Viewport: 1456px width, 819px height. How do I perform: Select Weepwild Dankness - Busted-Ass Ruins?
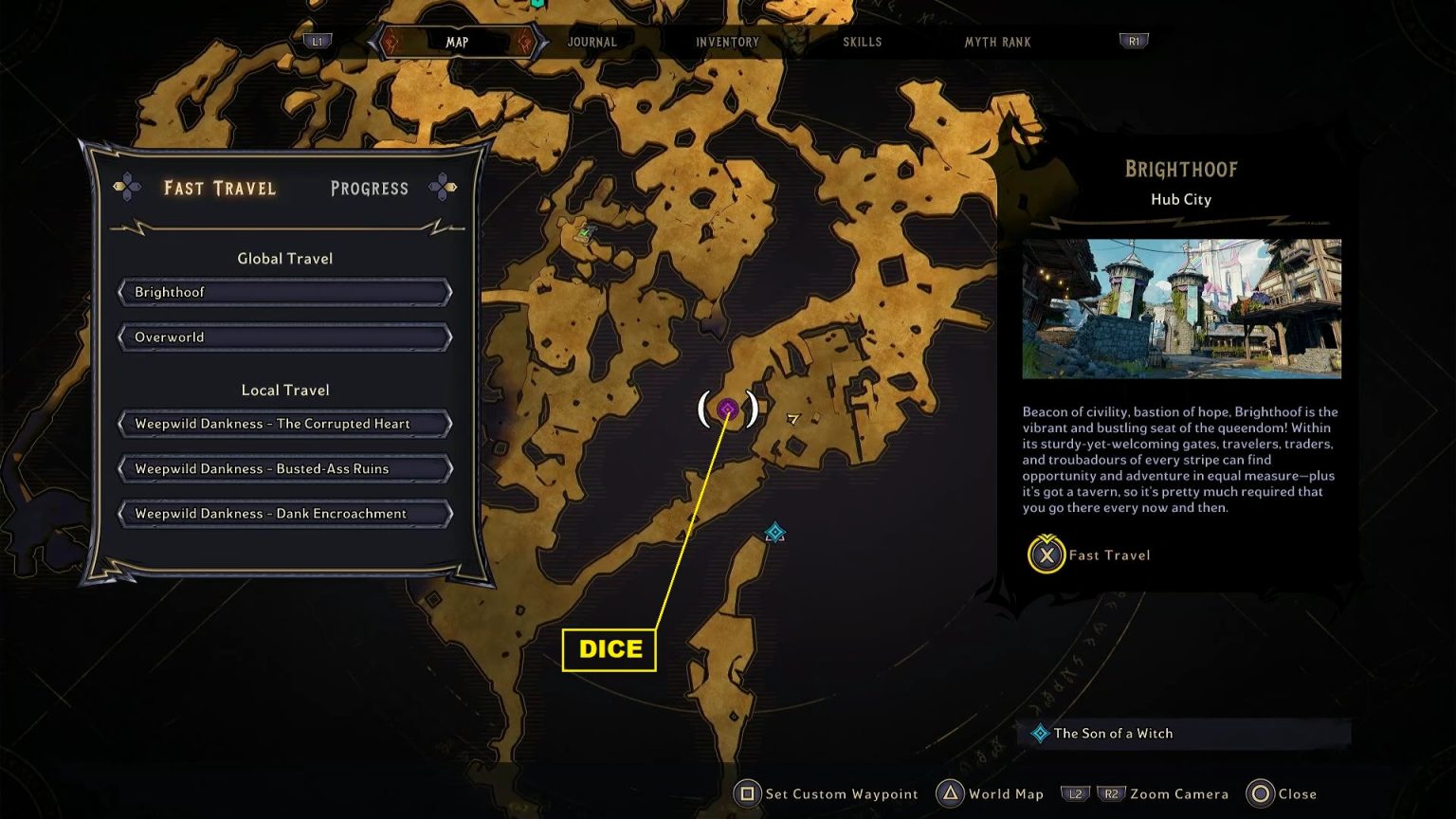[283, 468]
